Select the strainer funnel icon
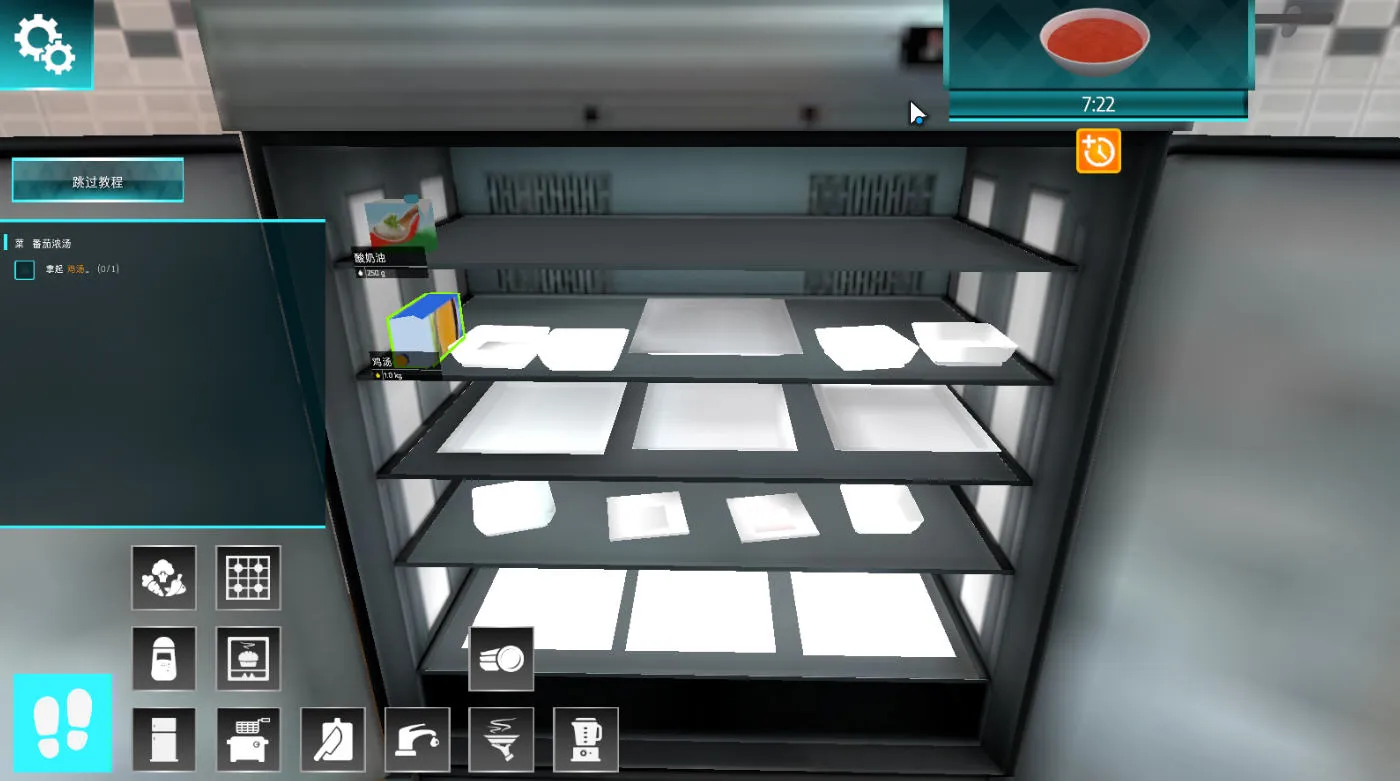This screenshot has width=1400, height=781. (502, 738)
